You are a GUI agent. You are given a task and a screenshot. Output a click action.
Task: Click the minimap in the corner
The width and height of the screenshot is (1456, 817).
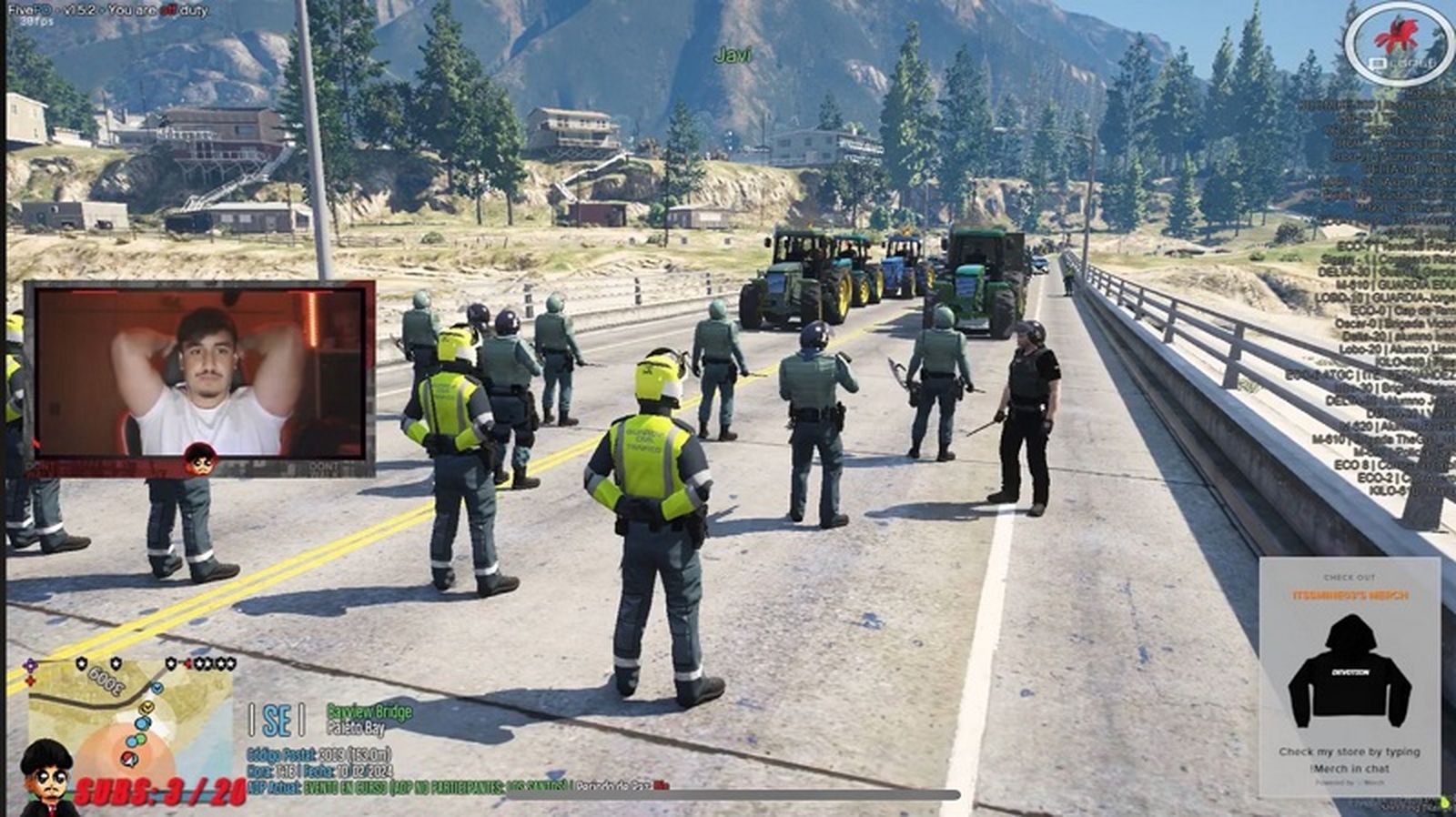(132, 719)
